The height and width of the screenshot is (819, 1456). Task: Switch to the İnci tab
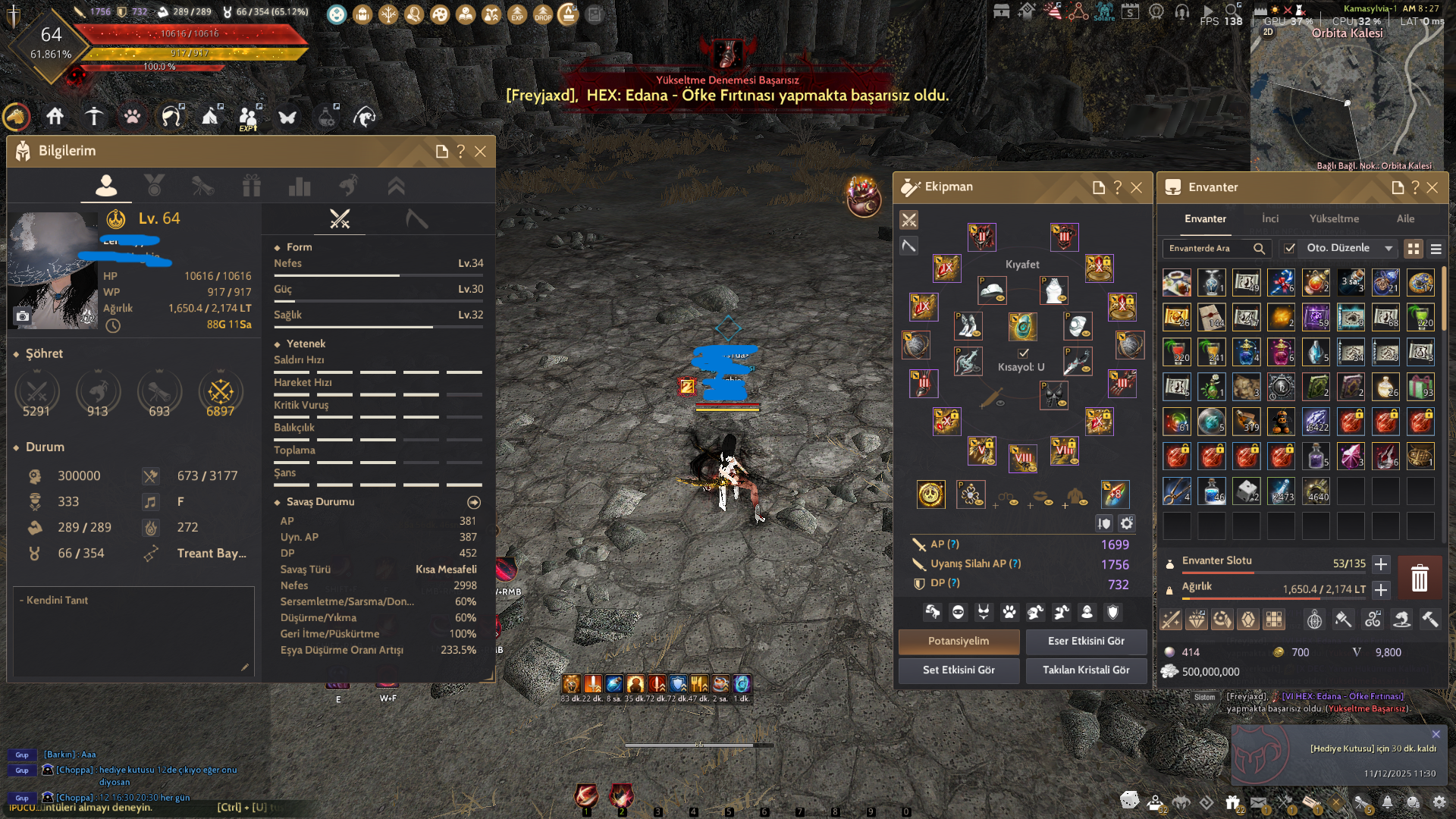point(1269,218)
